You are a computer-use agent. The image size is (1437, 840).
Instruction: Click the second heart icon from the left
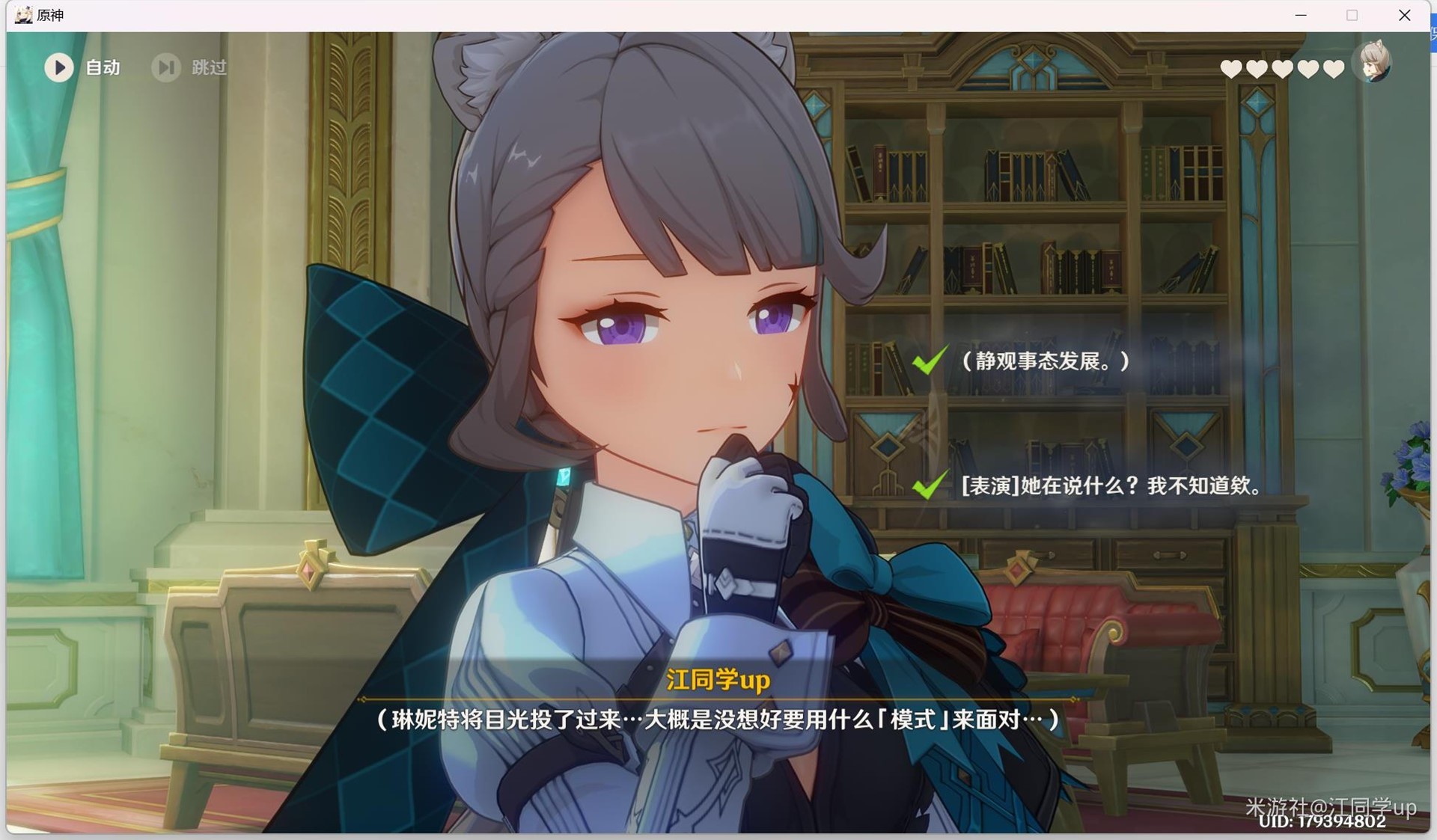[x=1256, y=68]
